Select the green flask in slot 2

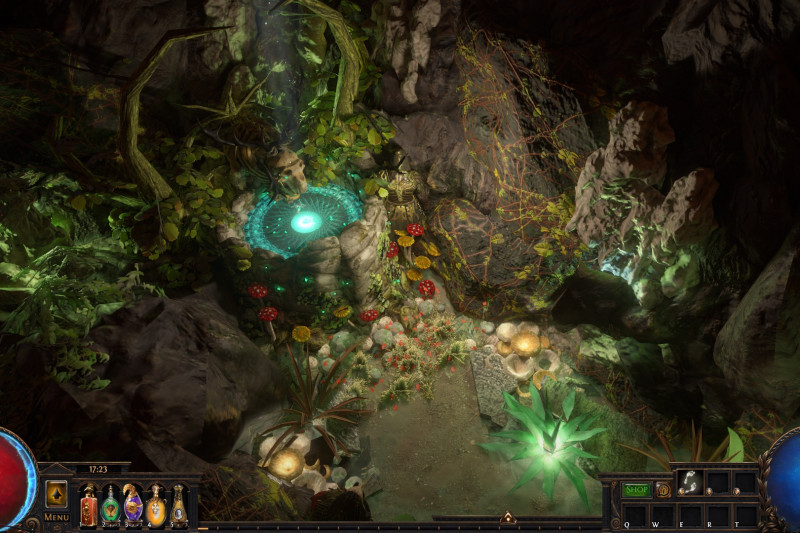pos(111,506)
